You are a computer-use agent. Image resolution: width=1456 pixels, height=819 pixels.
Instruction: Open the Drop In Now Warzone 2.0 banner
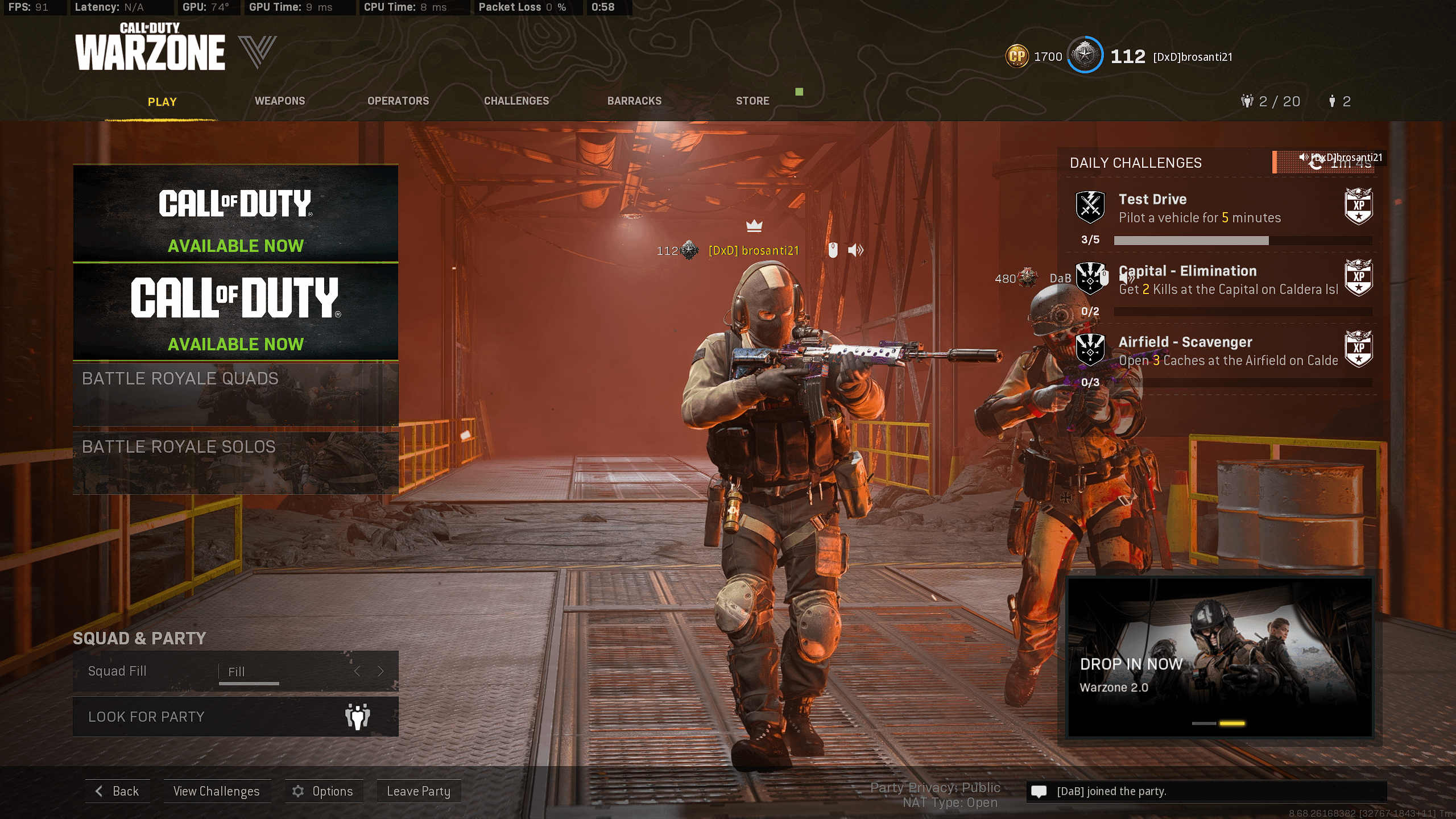pos(1221,657)
